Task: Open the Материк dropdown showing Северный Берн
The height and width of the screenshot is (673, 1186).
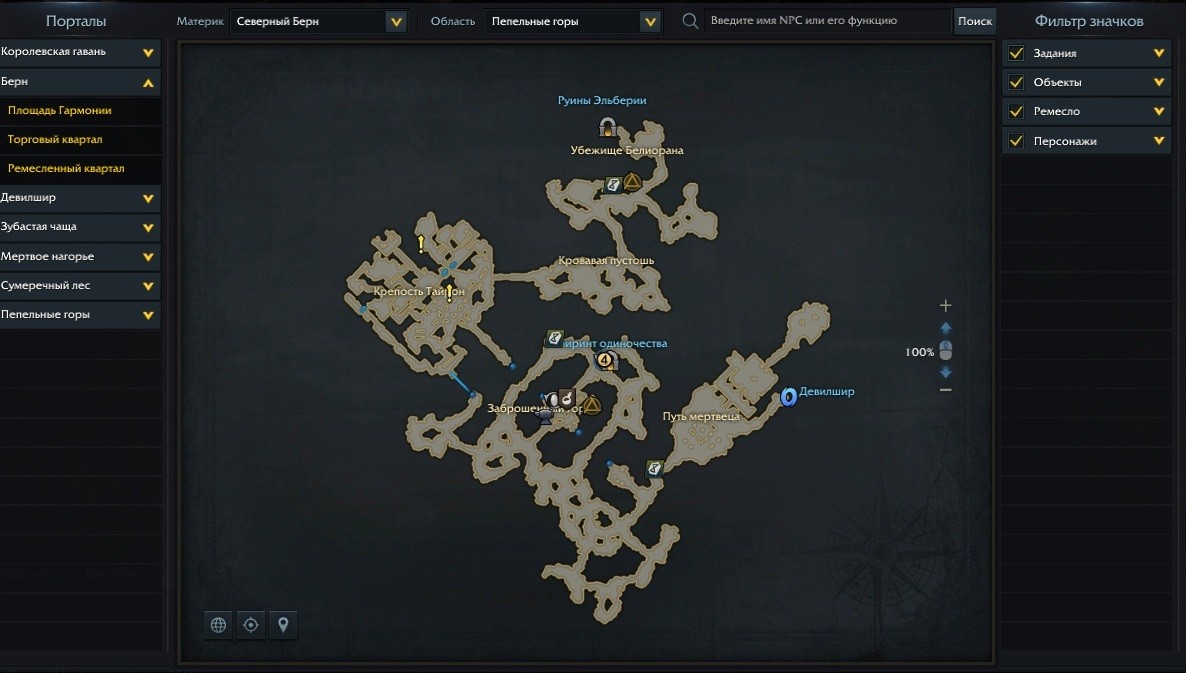Action: (x=318, y=21)
